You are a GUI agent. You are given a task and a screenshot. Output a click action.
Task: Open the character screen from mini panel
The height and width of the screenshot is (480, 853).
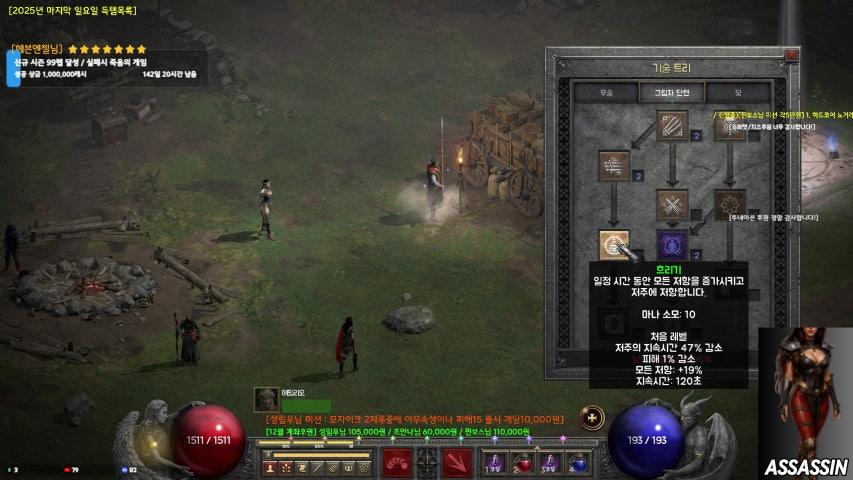[x=270, y=467]
